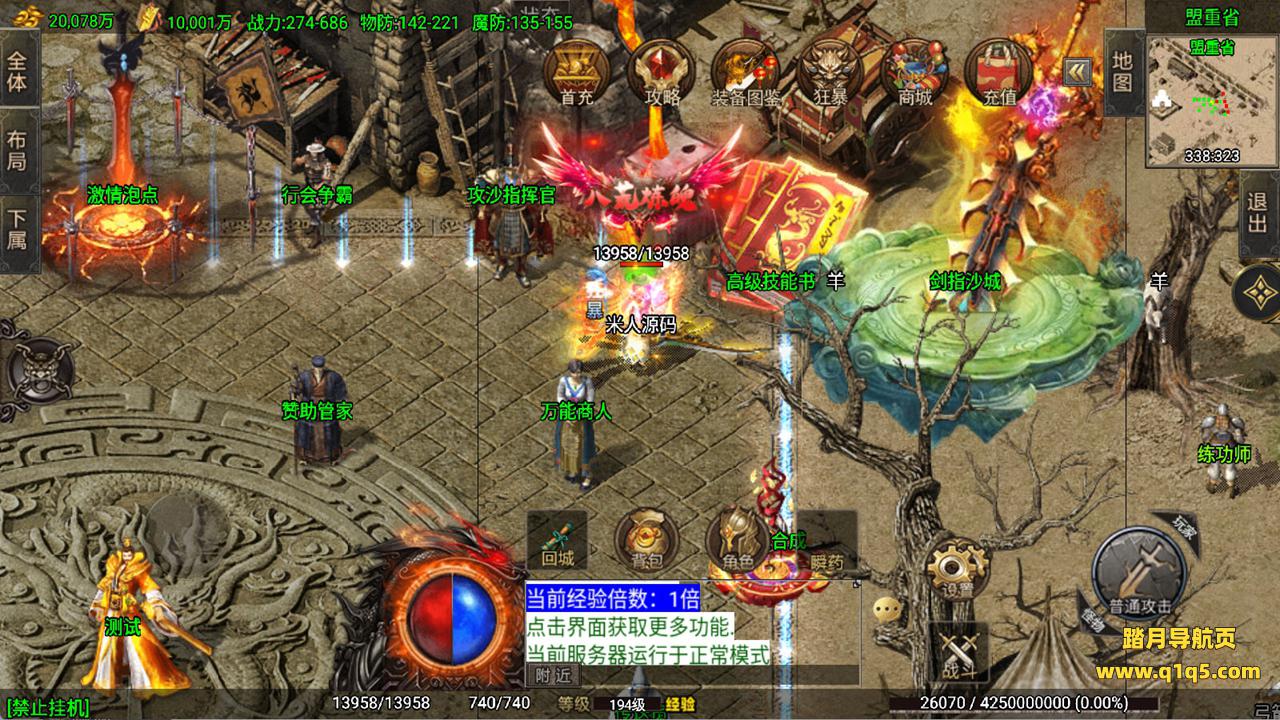Open the 背包 backpack
Image resolution: width=1280 pixels, height=720 pixels.
point(645,542)
